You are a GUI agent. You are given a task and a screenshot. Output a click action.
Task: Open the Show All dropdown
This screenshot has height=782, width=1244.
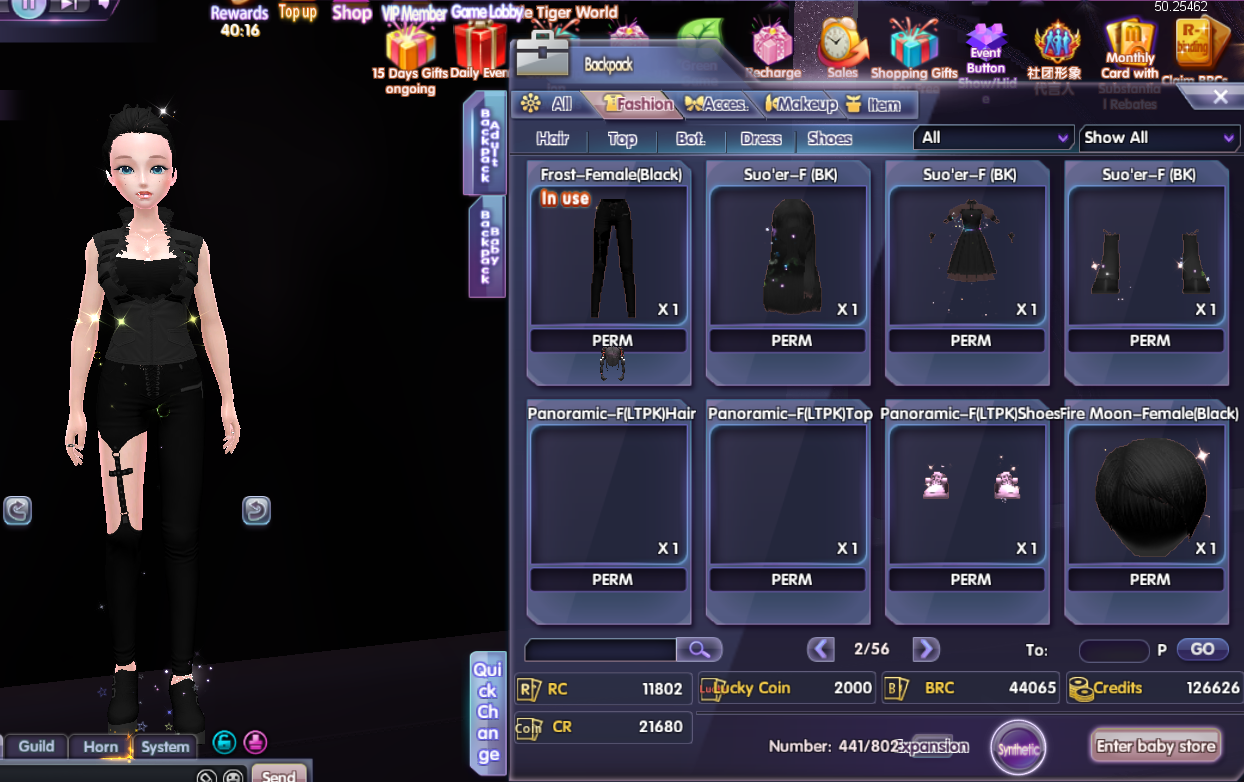(x=1159, y=138)
